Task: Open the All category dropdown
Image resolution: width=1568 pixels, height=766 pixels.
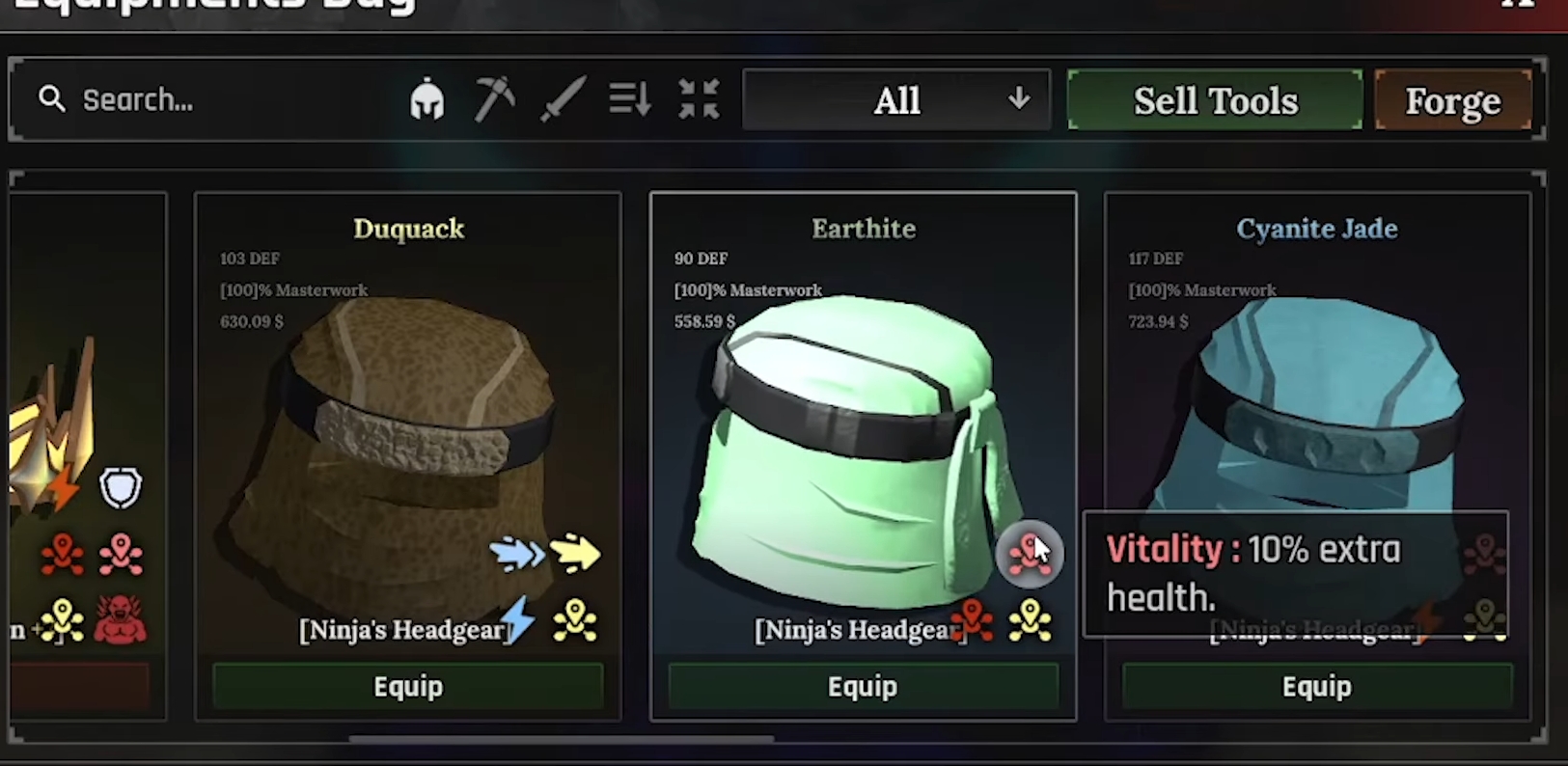Action: (896, 99)
